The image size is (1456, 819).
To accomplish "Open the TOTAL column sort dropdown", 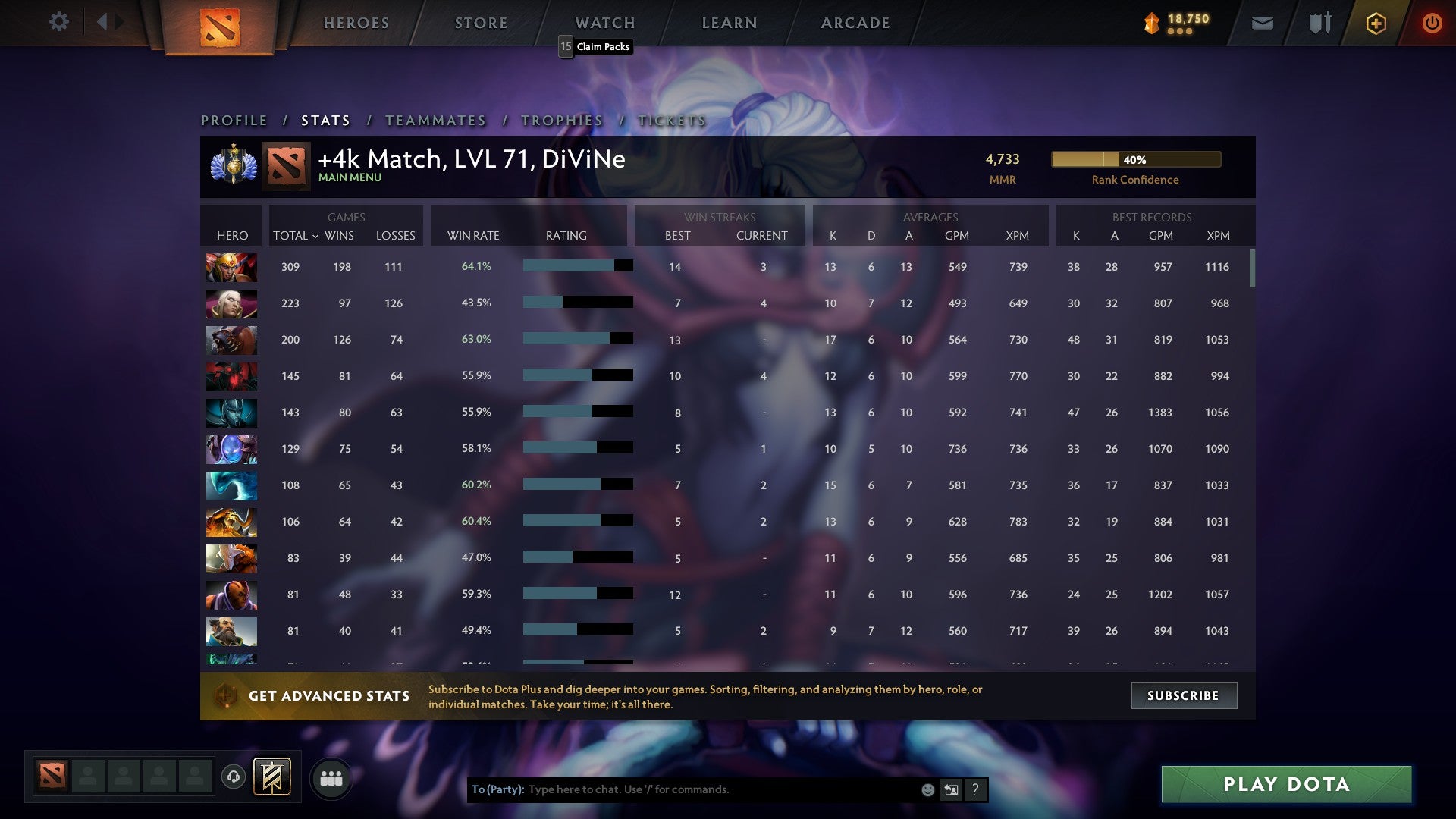I will (x=297, y=236).
